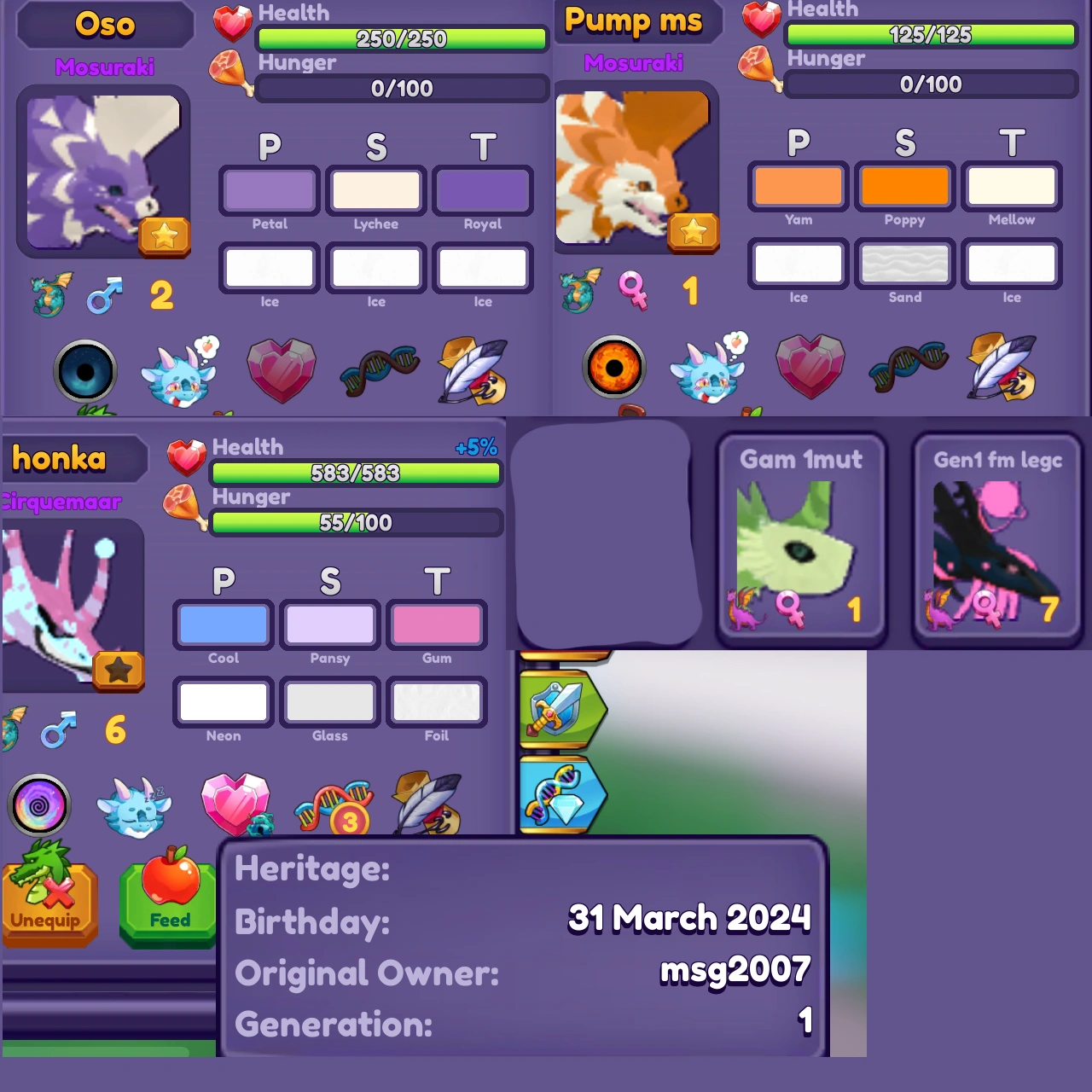Select the pink heart icon on Pump ms's card
Screen dimensions: 1092x1092
pos(810,367)
